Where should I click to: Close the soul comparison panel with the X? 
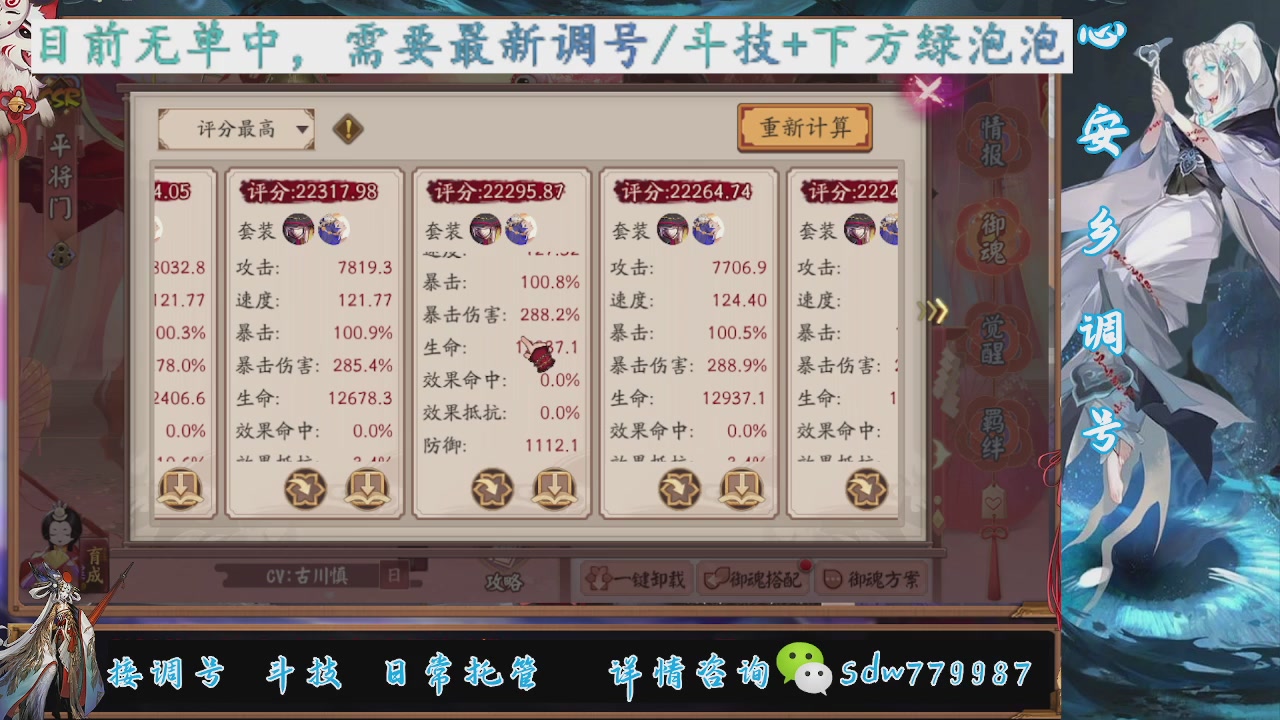pyautogui.click(x=928, y=91)
